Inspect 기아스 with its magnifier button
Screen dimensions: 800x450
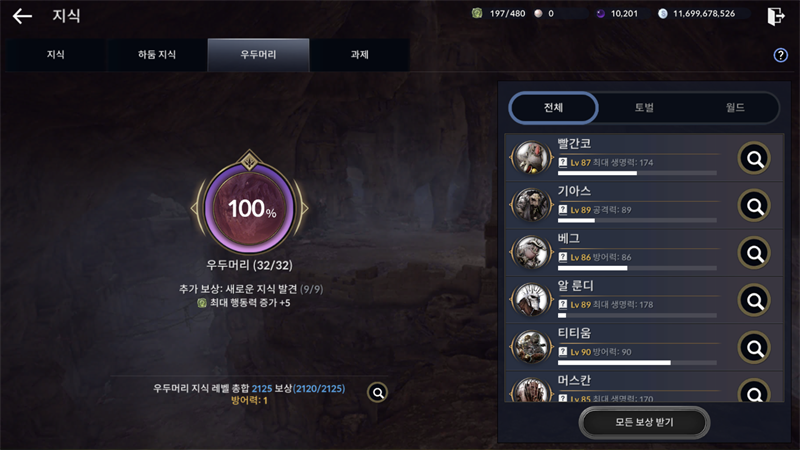754,206
